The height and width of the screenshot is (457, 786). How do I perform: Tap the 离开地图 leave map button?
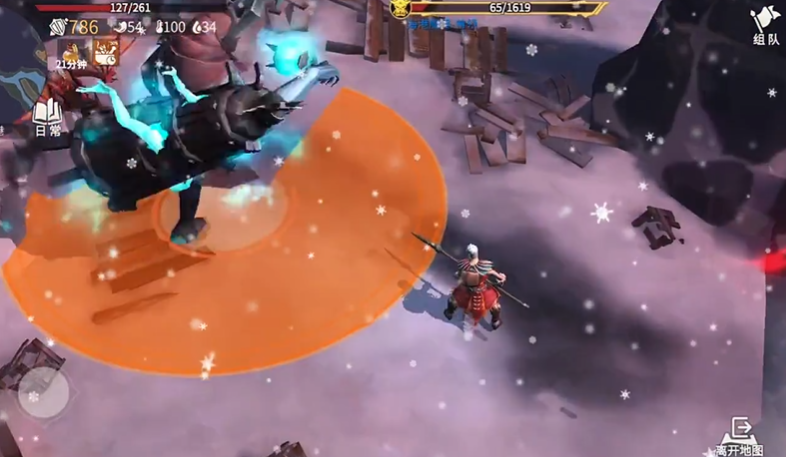(x=740, y=437)
